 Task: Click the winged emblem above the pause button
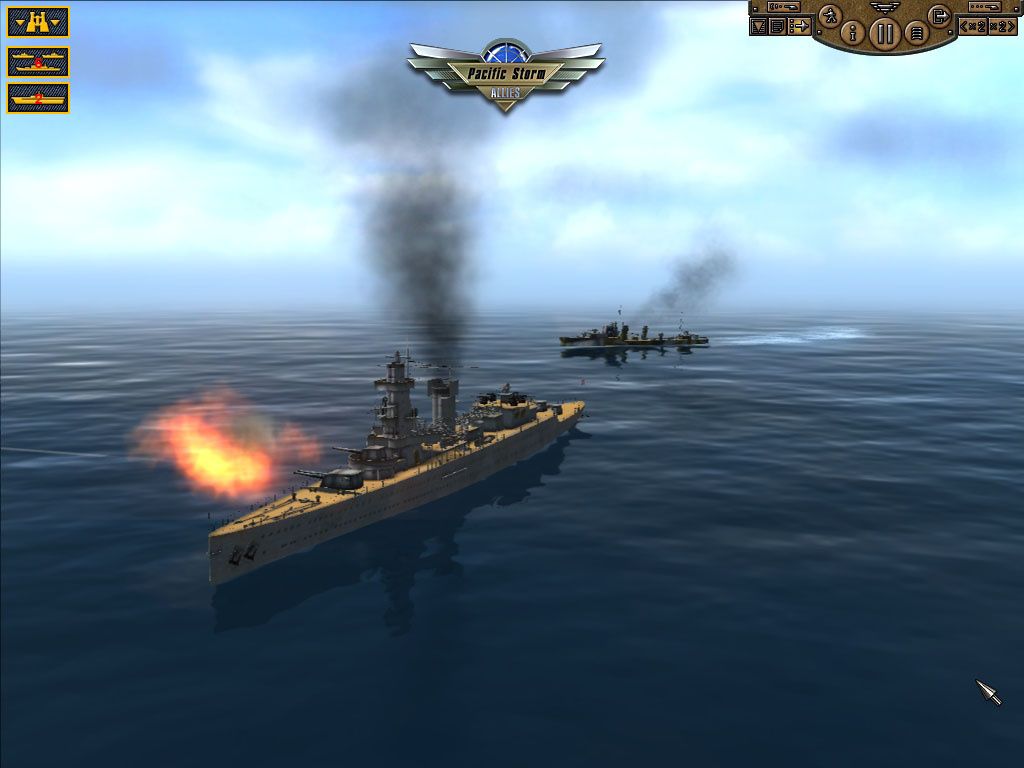885,7
